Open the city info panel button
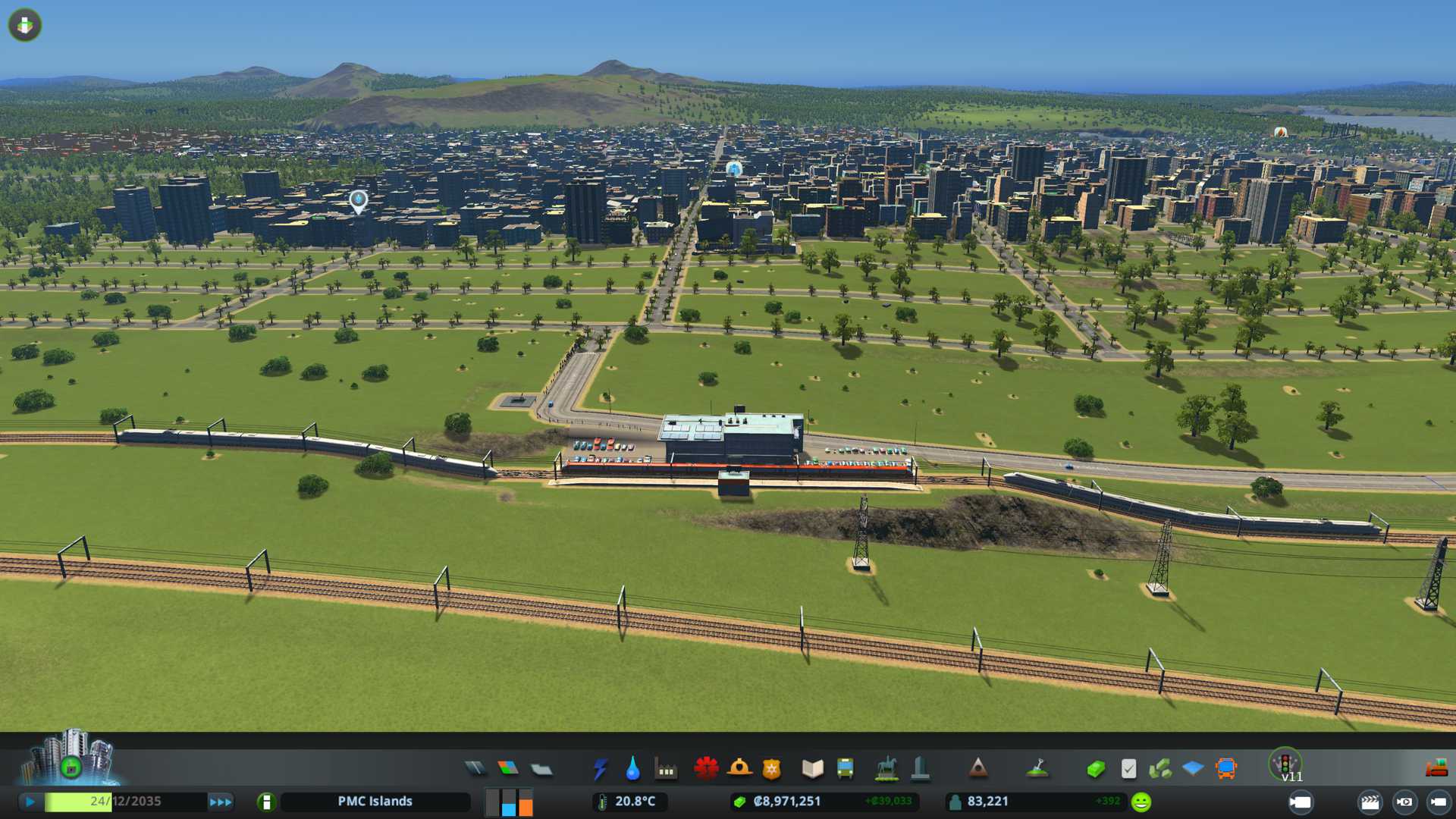This screenshot has height=819, width=1456. (x=266, y=802)
